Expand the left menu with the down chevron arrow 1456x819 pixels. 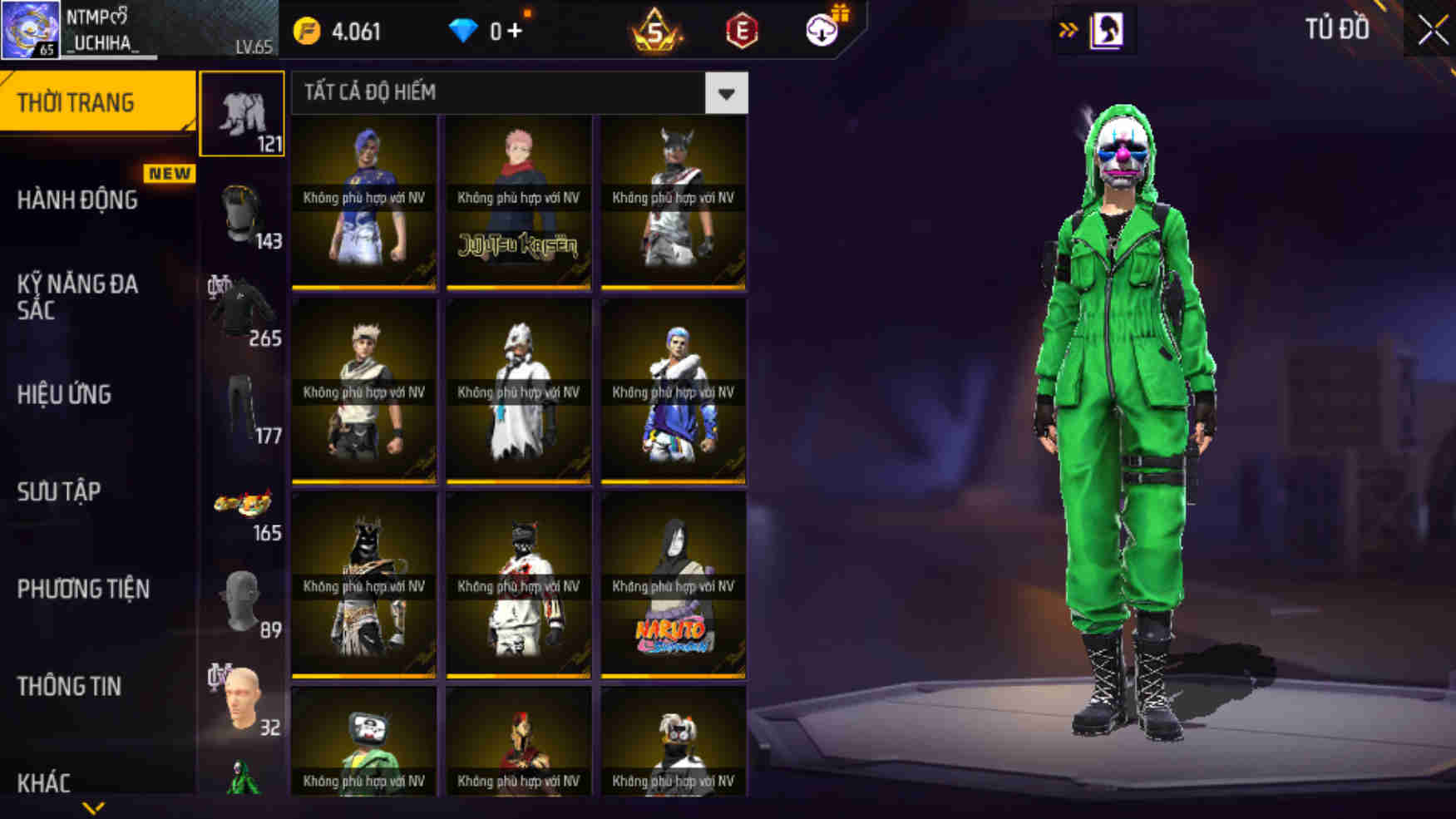pyautogui.click(x=94, y=805)
